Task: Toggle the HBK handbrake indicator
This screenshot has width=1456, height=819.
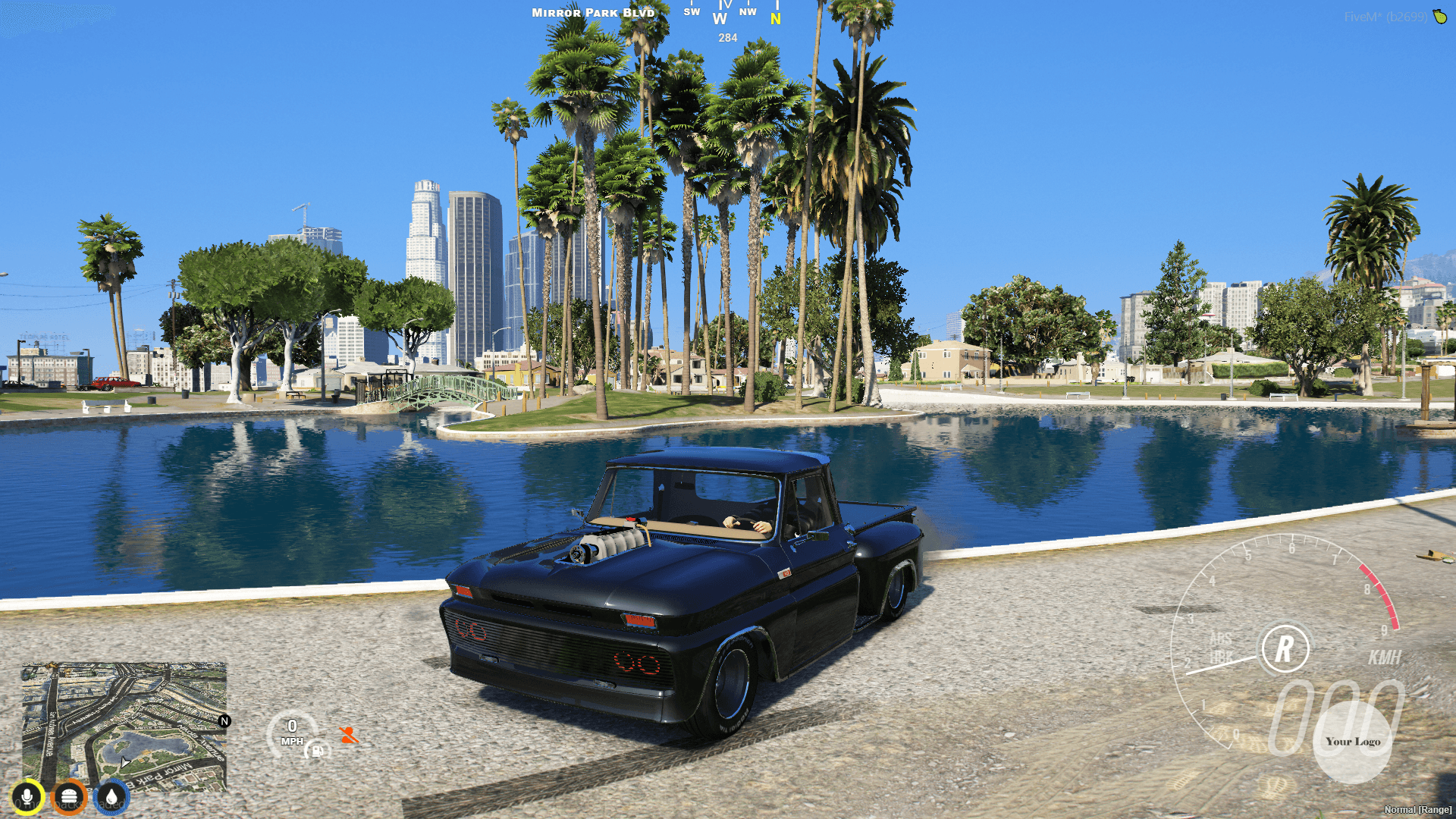Action: 1220,657
